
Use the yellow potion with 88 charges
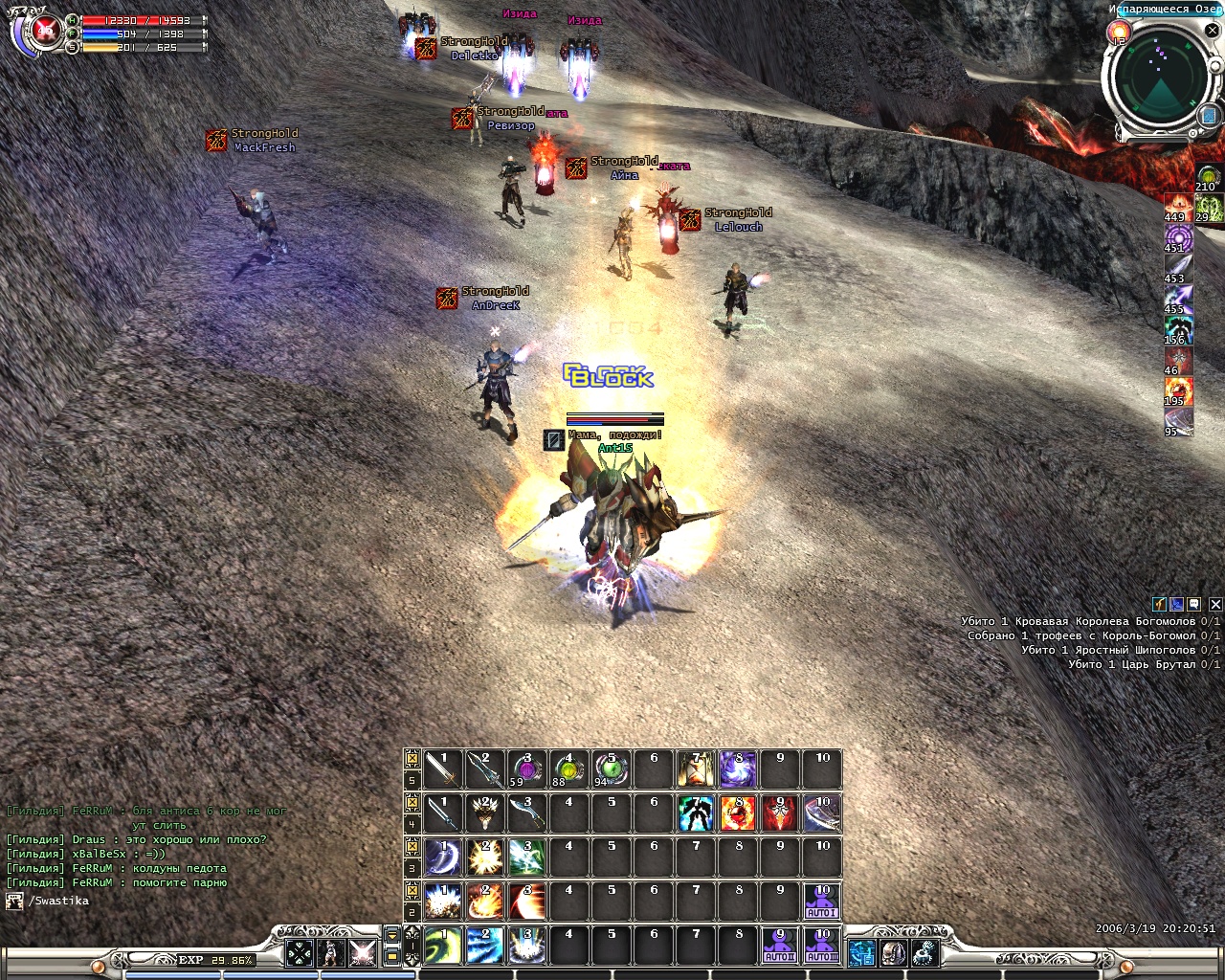(568, 769)
